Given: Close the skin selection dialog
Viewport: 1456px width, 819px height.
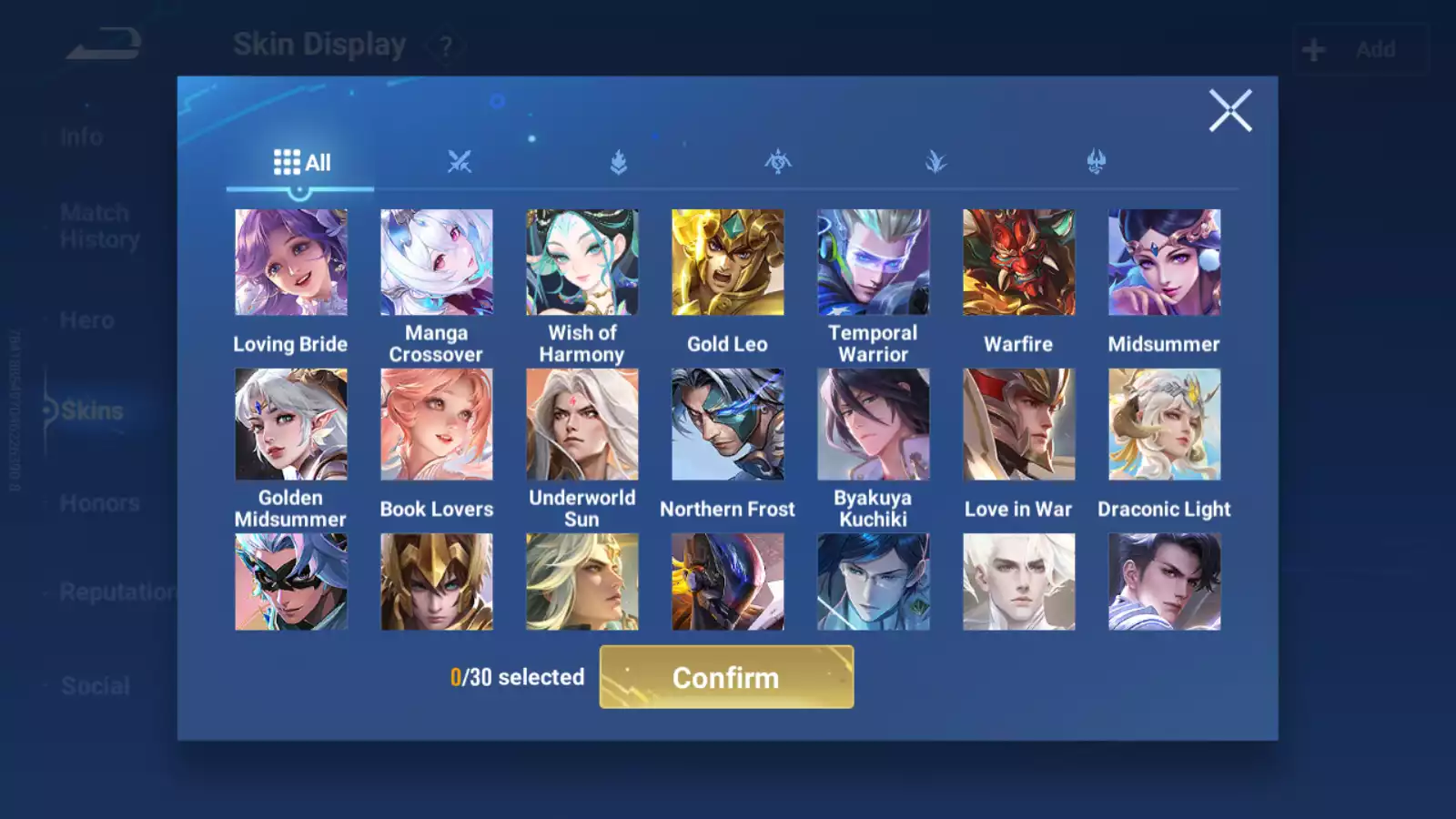Looking at the screenshot, I should tap(1230, 111).
